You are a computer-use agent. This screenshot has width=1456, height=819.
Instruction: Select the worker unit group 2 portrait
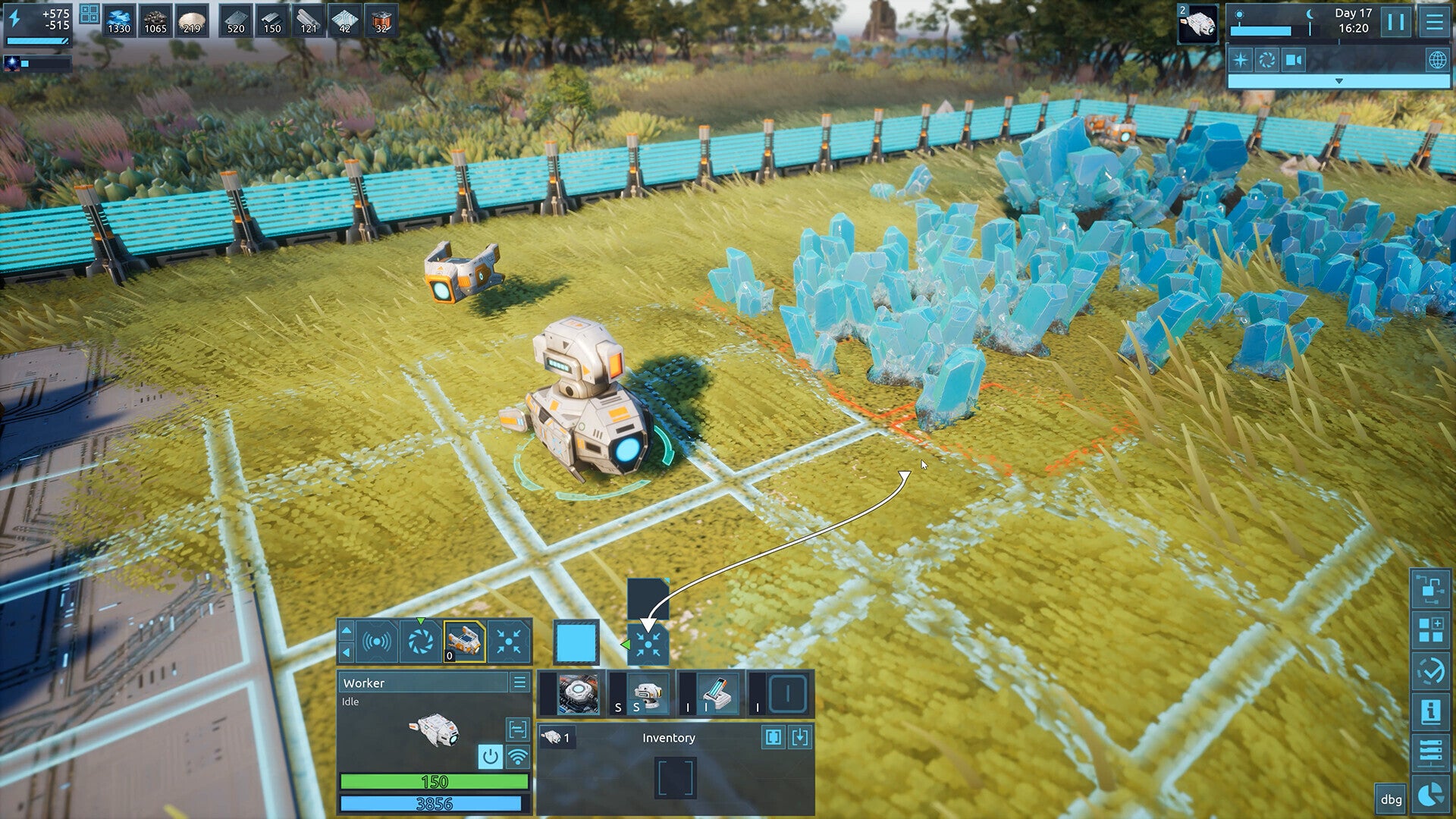click(1198, 24)
